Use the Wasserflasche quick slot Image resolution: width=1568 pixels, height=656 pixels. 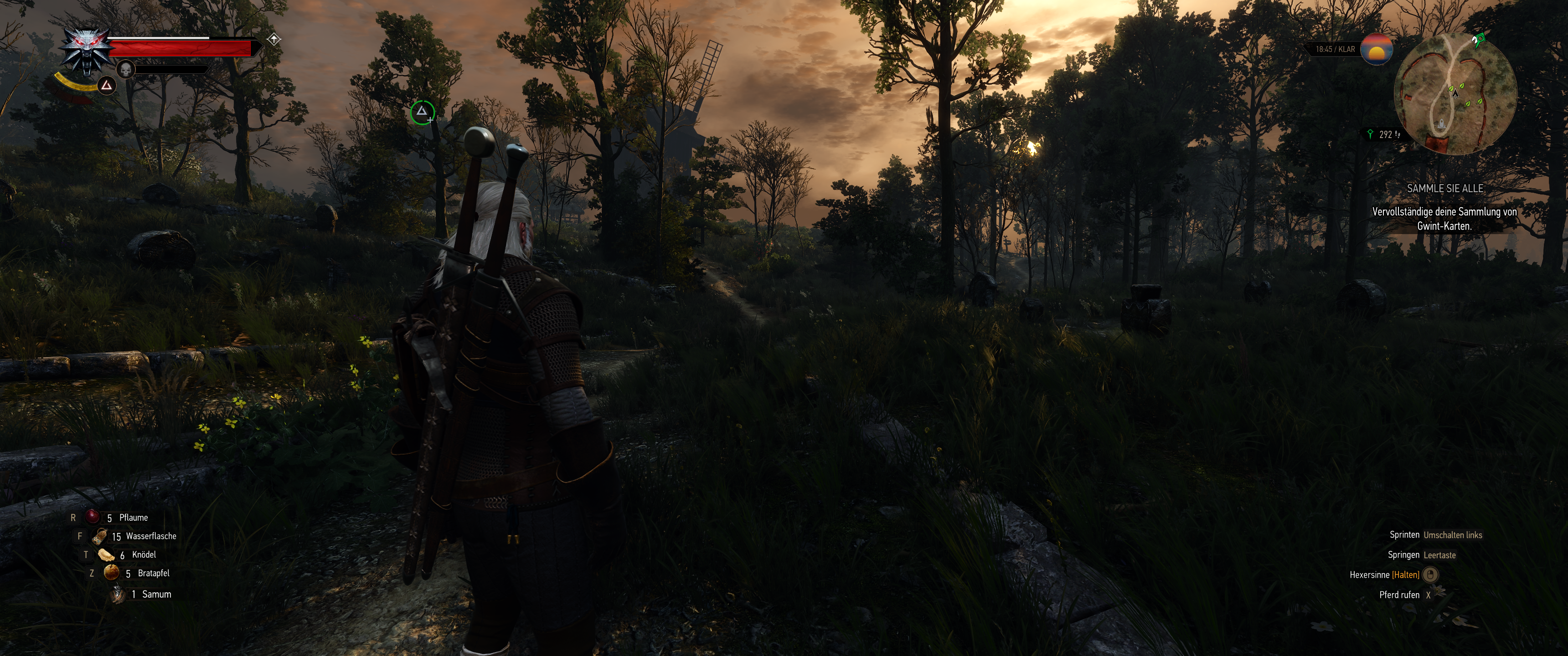[100, 536]
